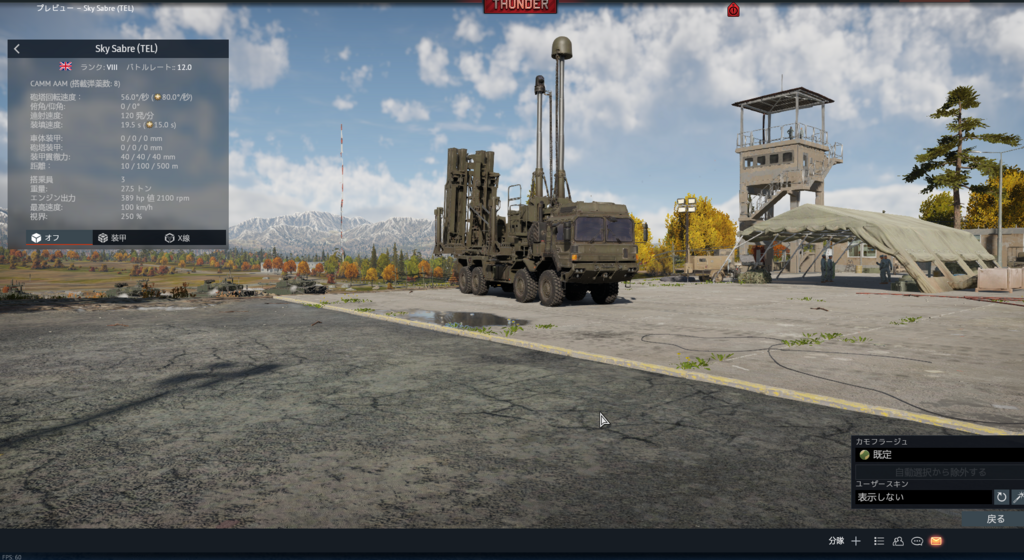
Task: Click the 戻る back button
Action: [995, 519]
